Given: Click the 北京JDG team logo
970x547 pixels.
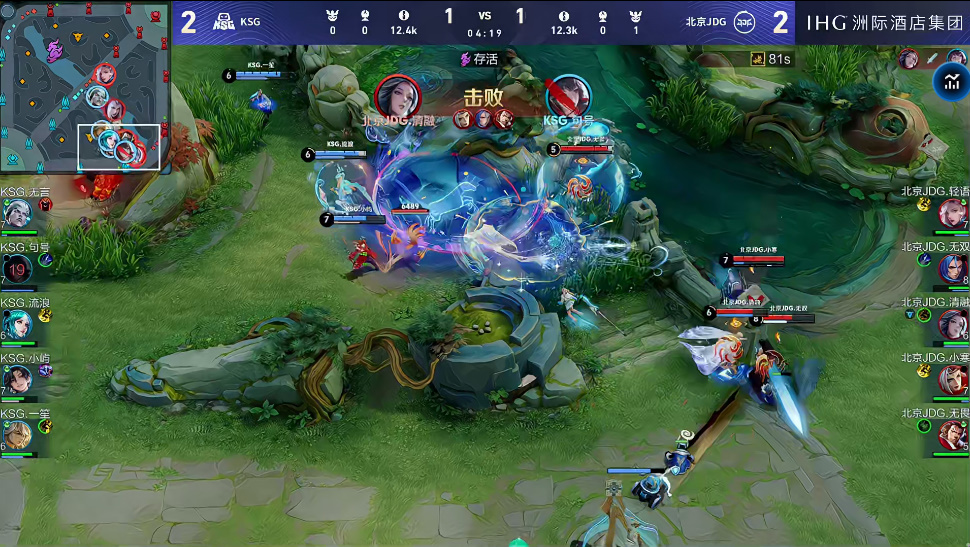Looking at the screenshot, I should (x=745, y=21).
